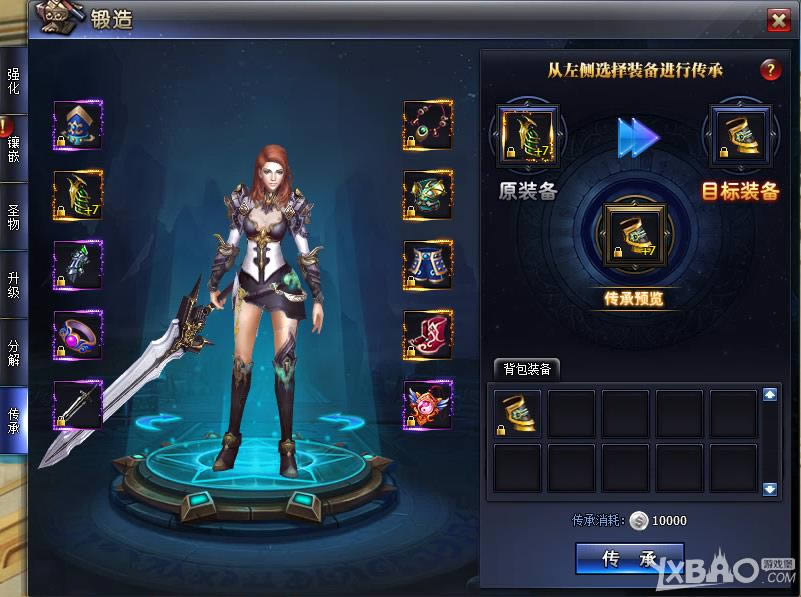The width and height of the screenshot is (801, 597).
Task: Switch to the 强化 tab
Action: click(13, 80)
